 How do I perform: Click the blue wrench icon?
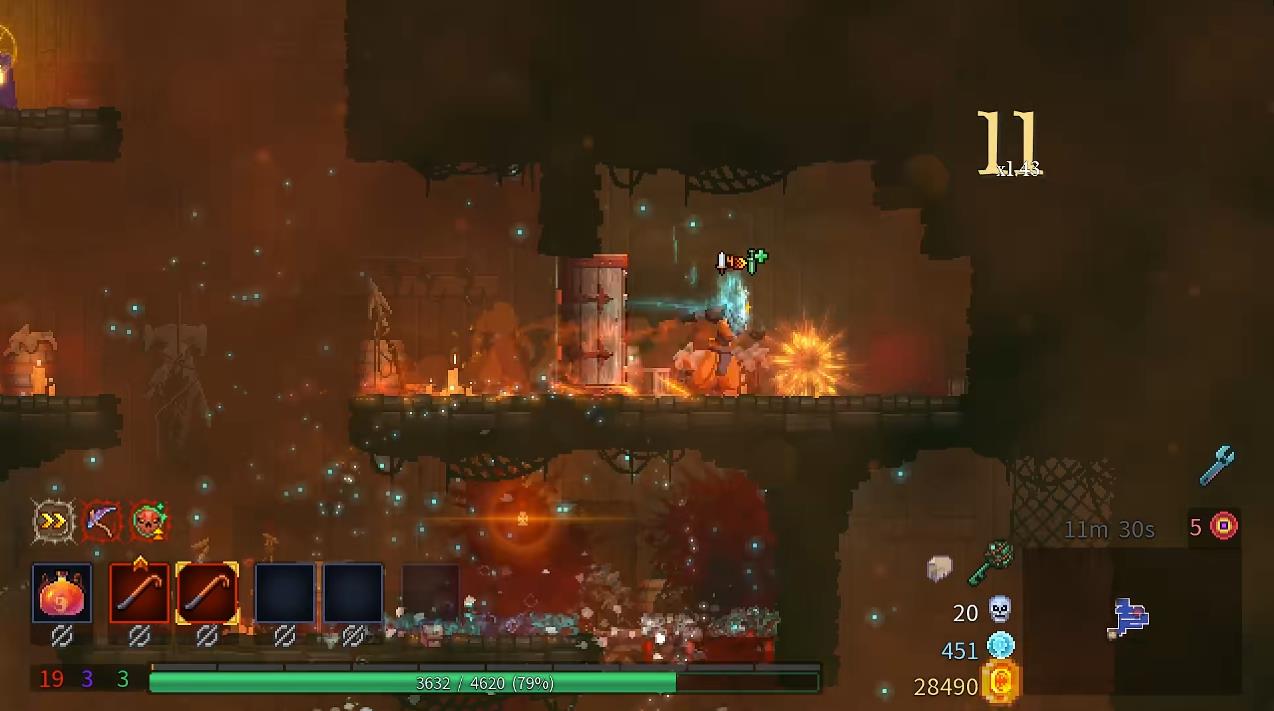point(1217,466)
